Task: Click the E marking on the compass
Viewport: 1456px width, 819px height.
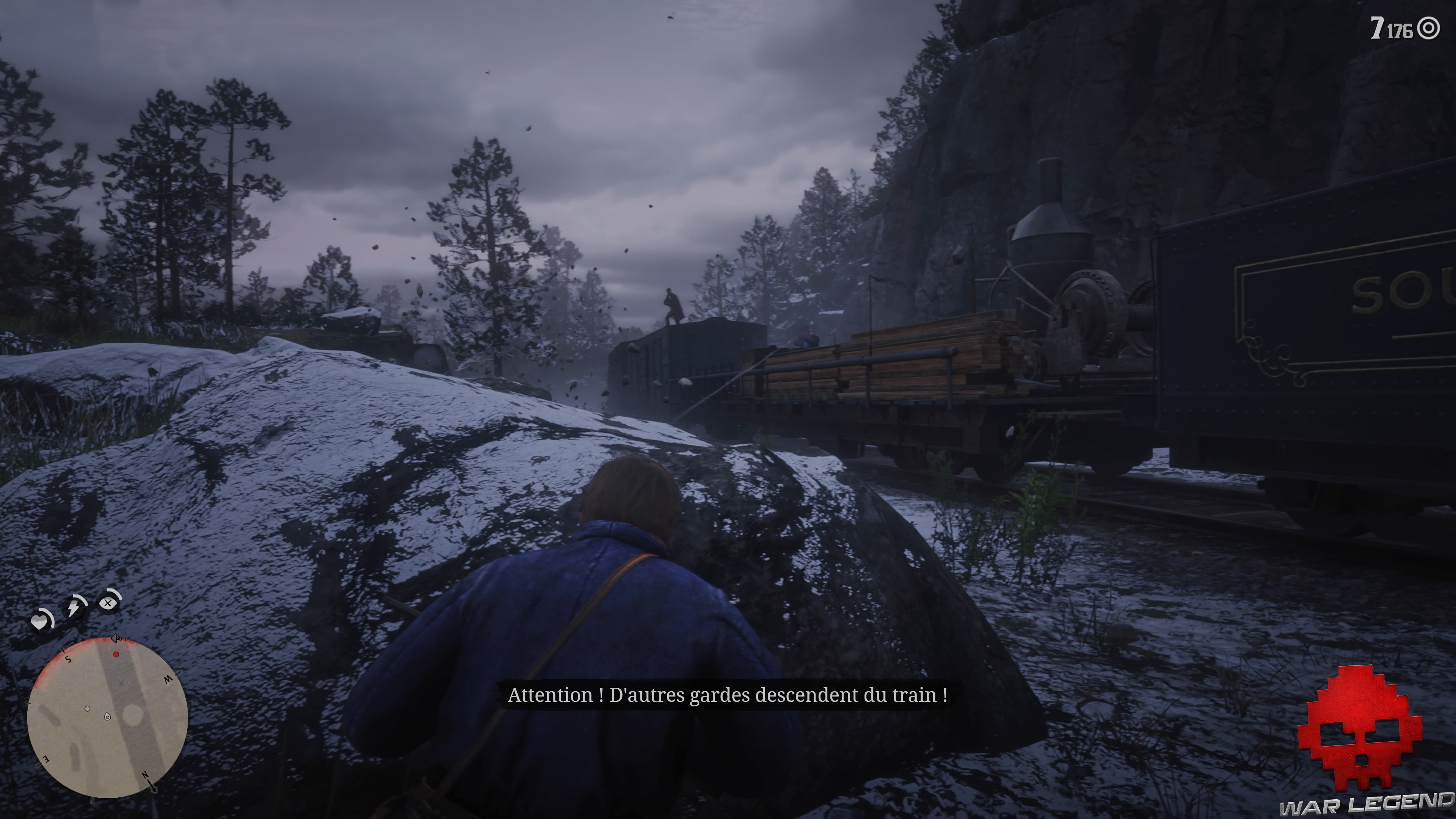Action: click(x=46, y=759)
